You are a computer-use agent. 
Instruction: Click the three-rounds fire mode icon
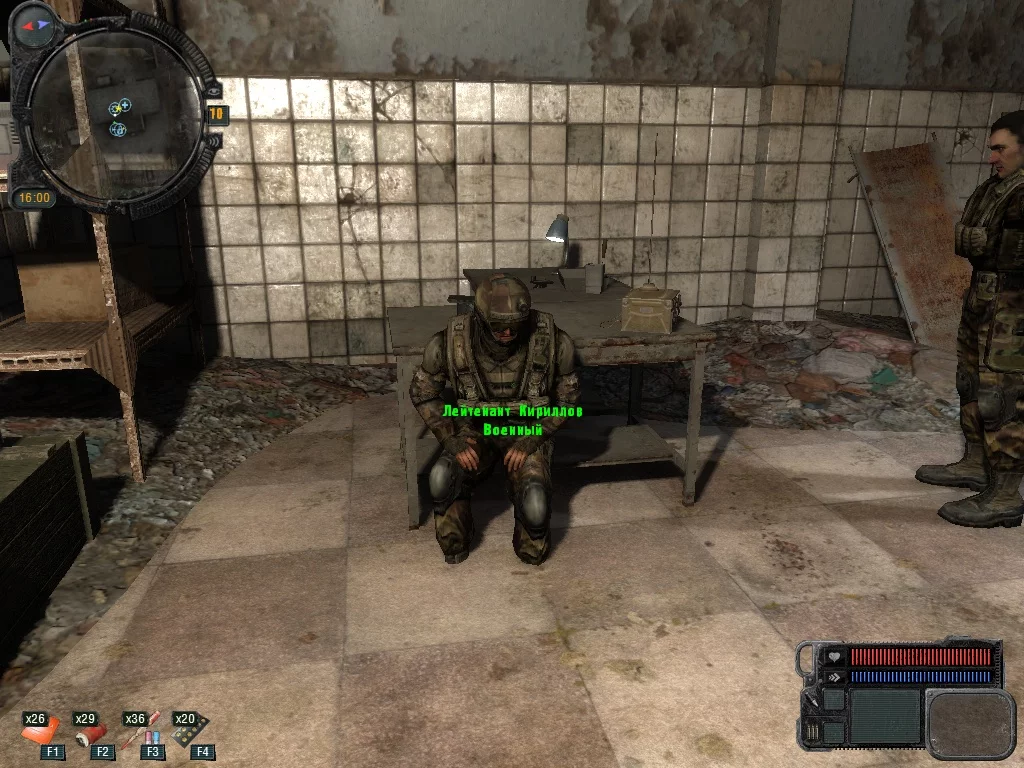coord(813,734)
